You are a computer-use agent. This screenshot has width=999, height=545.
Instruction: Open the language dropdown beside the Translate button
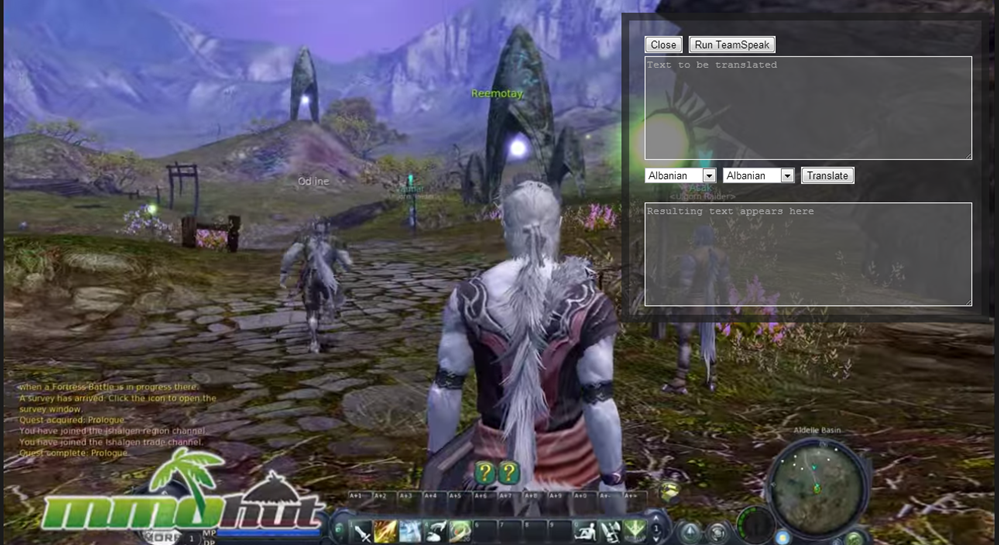click(758, 176)
